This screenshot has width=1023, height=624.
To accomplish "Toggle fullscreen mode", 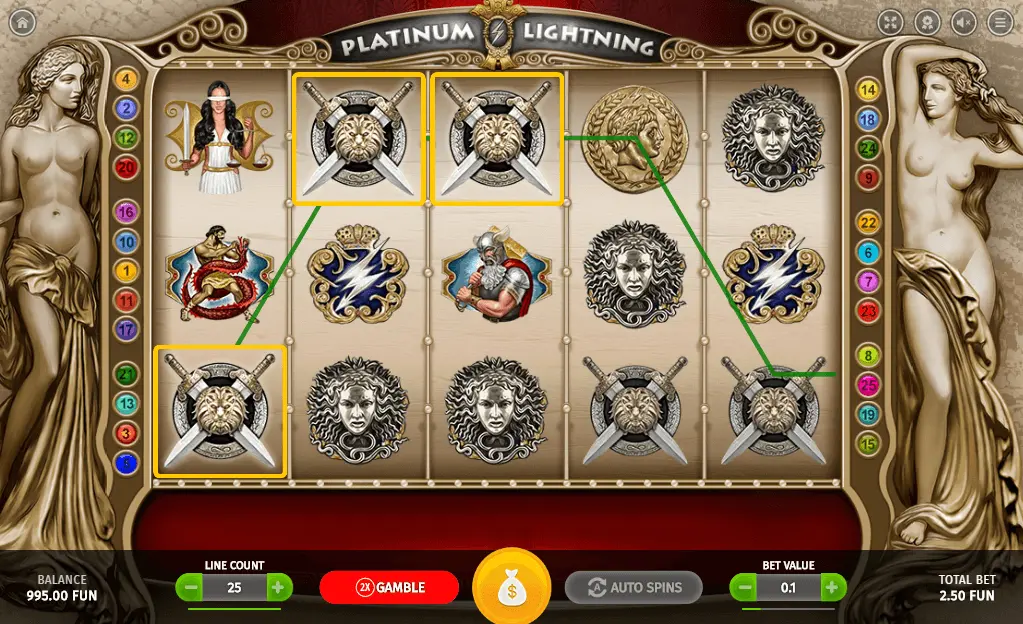I will (890, 22).
